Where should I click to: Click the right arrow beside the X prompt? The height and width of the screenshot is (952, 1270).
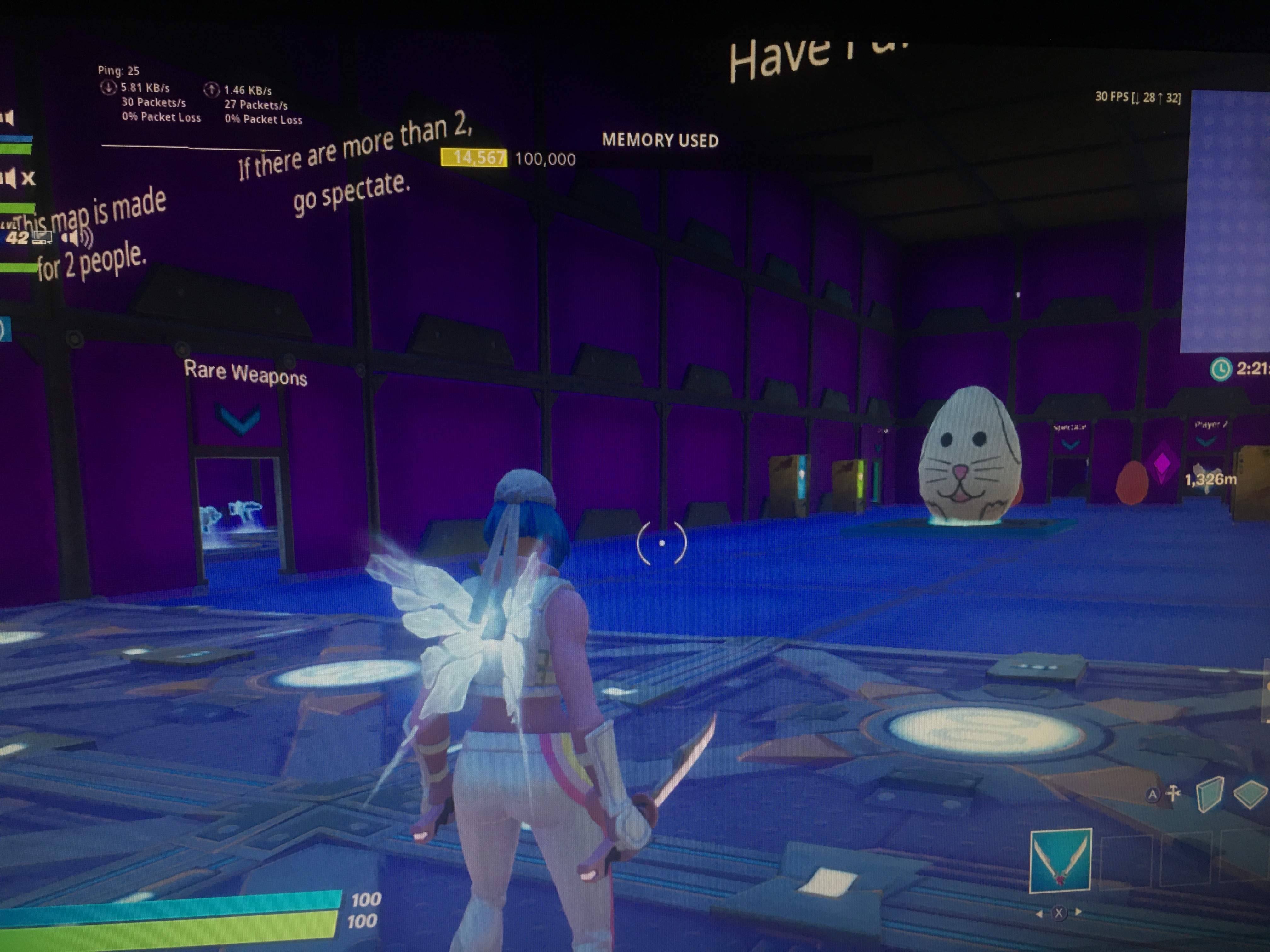point(1078,913)
